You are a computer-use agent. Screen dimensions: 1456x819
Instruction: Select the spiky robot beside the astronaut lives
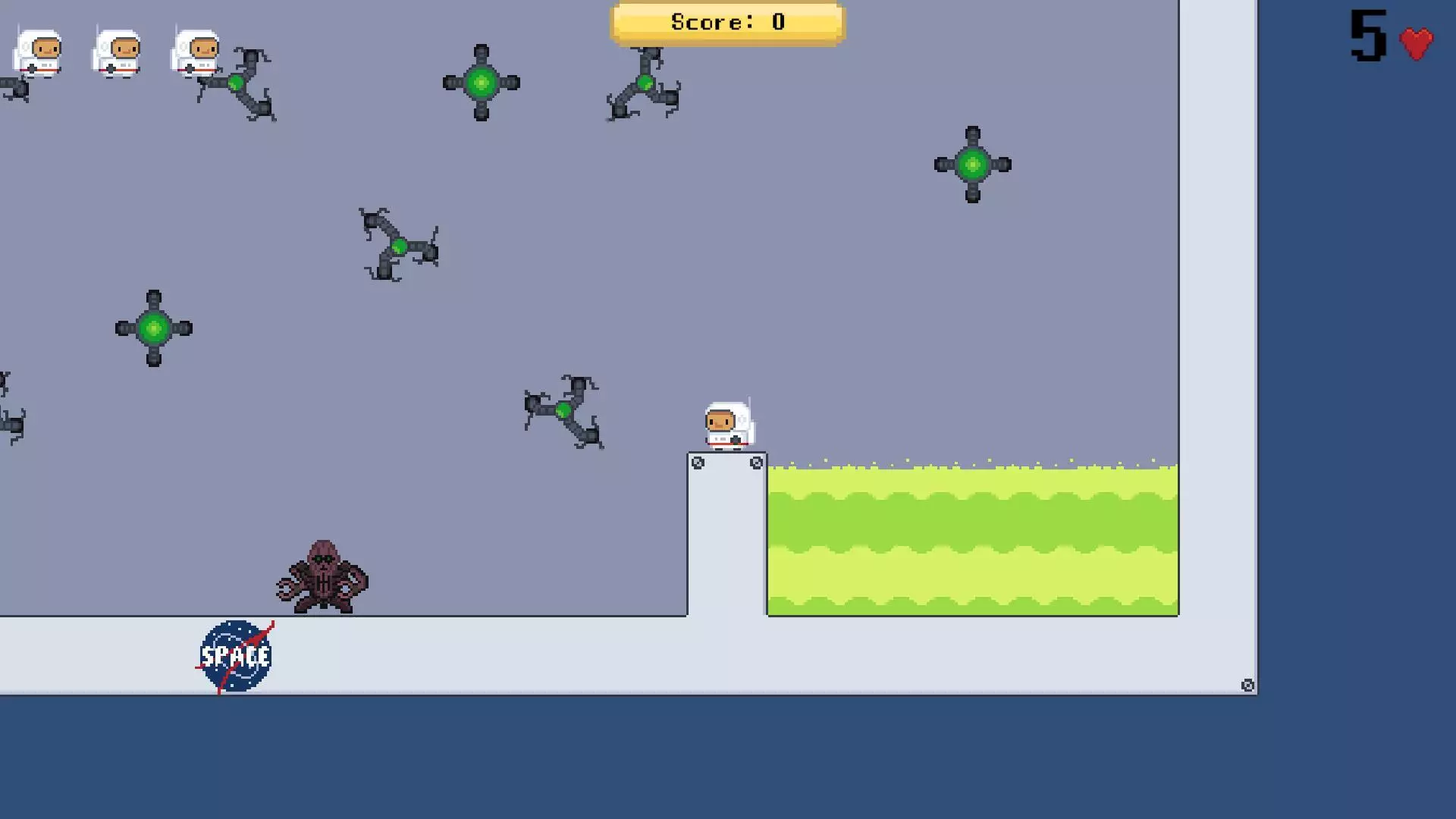[x=235, y=83]
